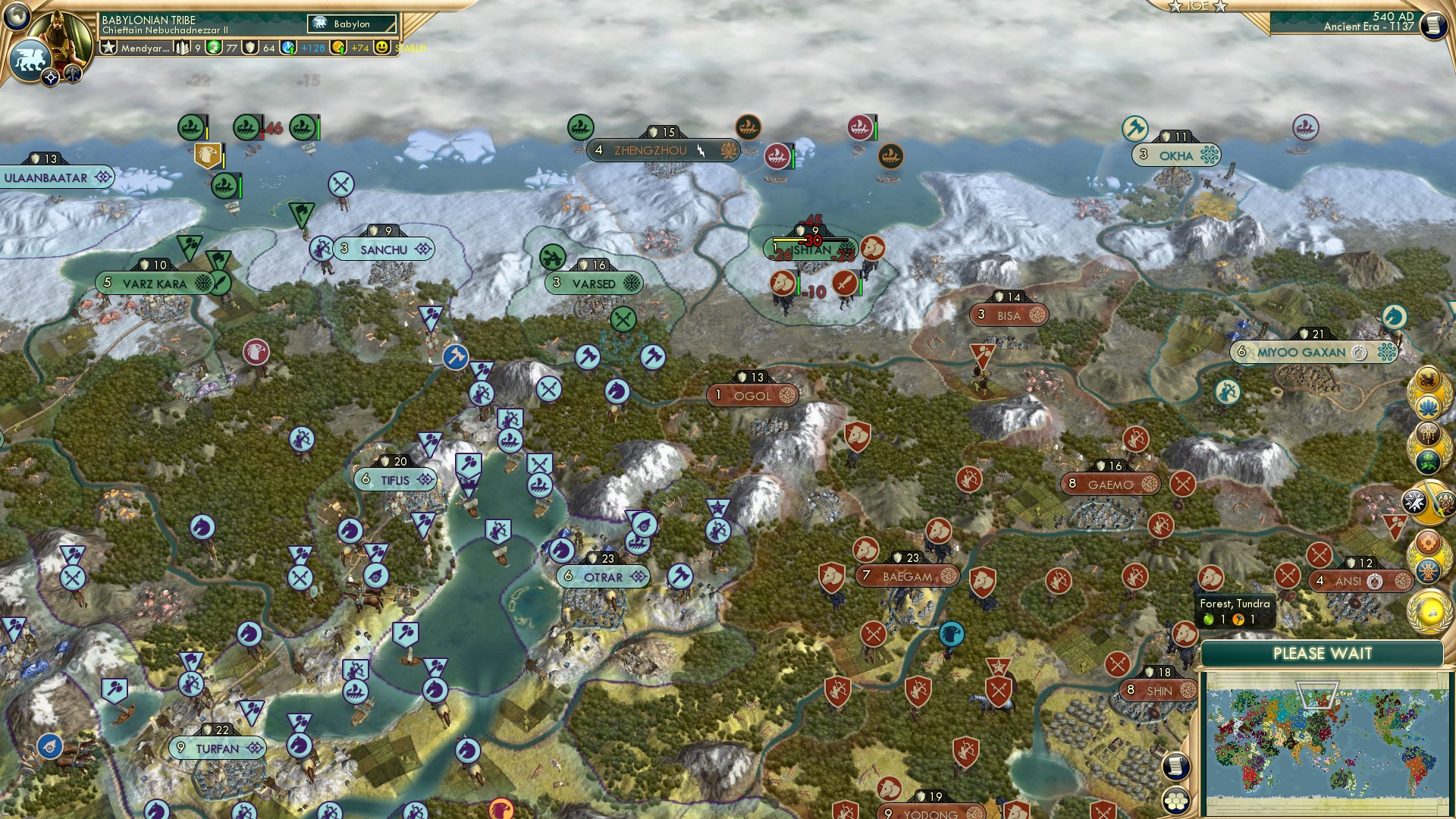Click the science +128 indicator icon

tap(288, 48)
